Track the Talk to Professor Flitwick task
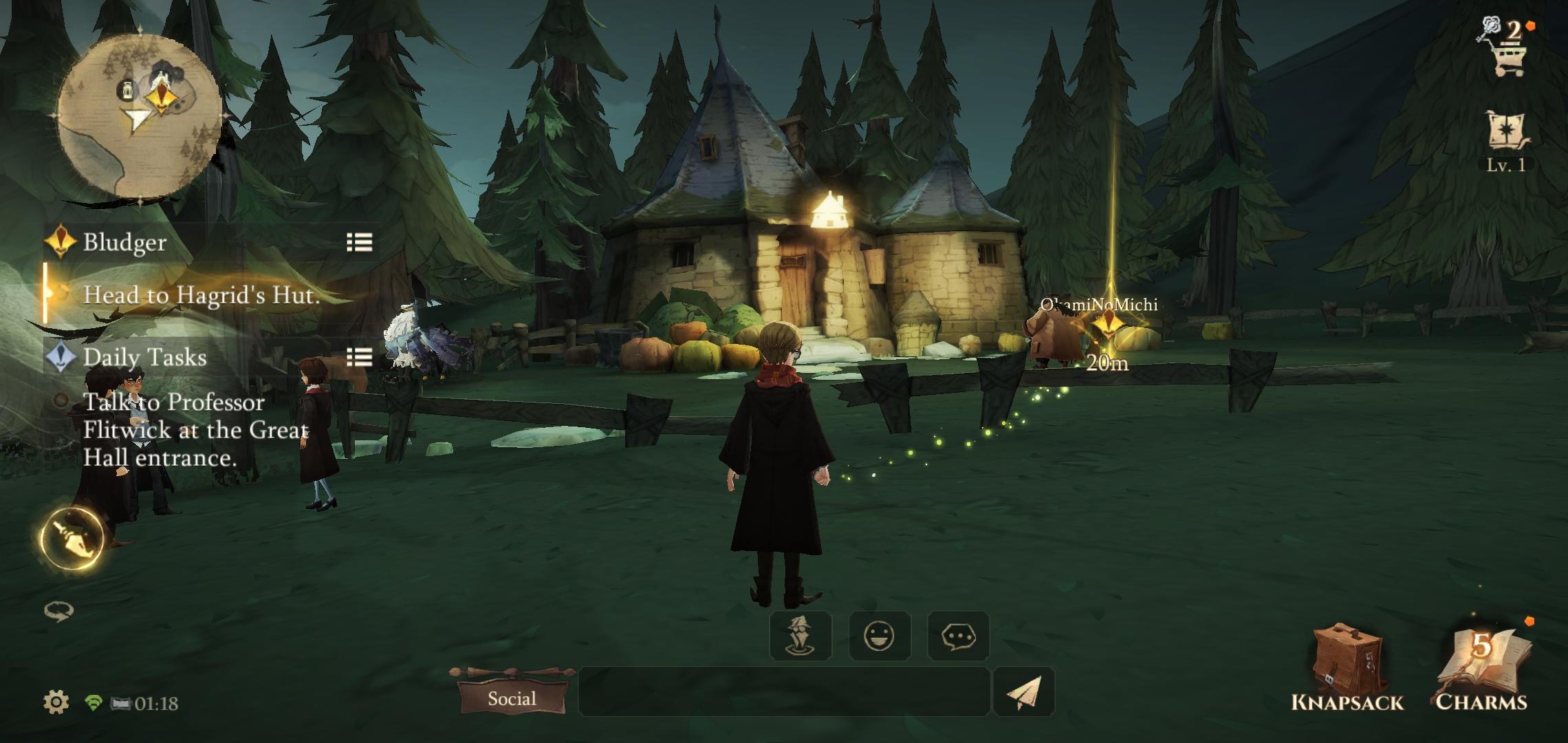Image resolution: width=1568 pixels, height=743 pixels. tap(195, 430)
